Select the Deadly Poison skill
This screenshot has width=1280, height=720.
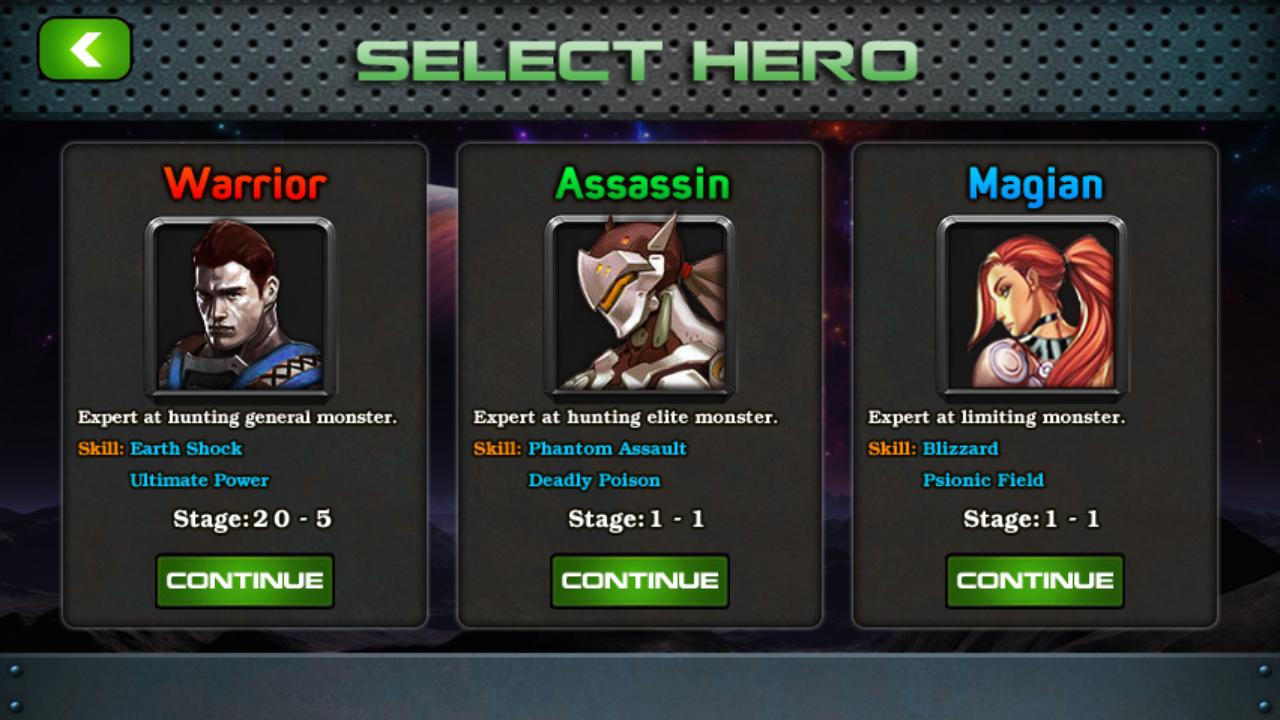coord(595,480)
